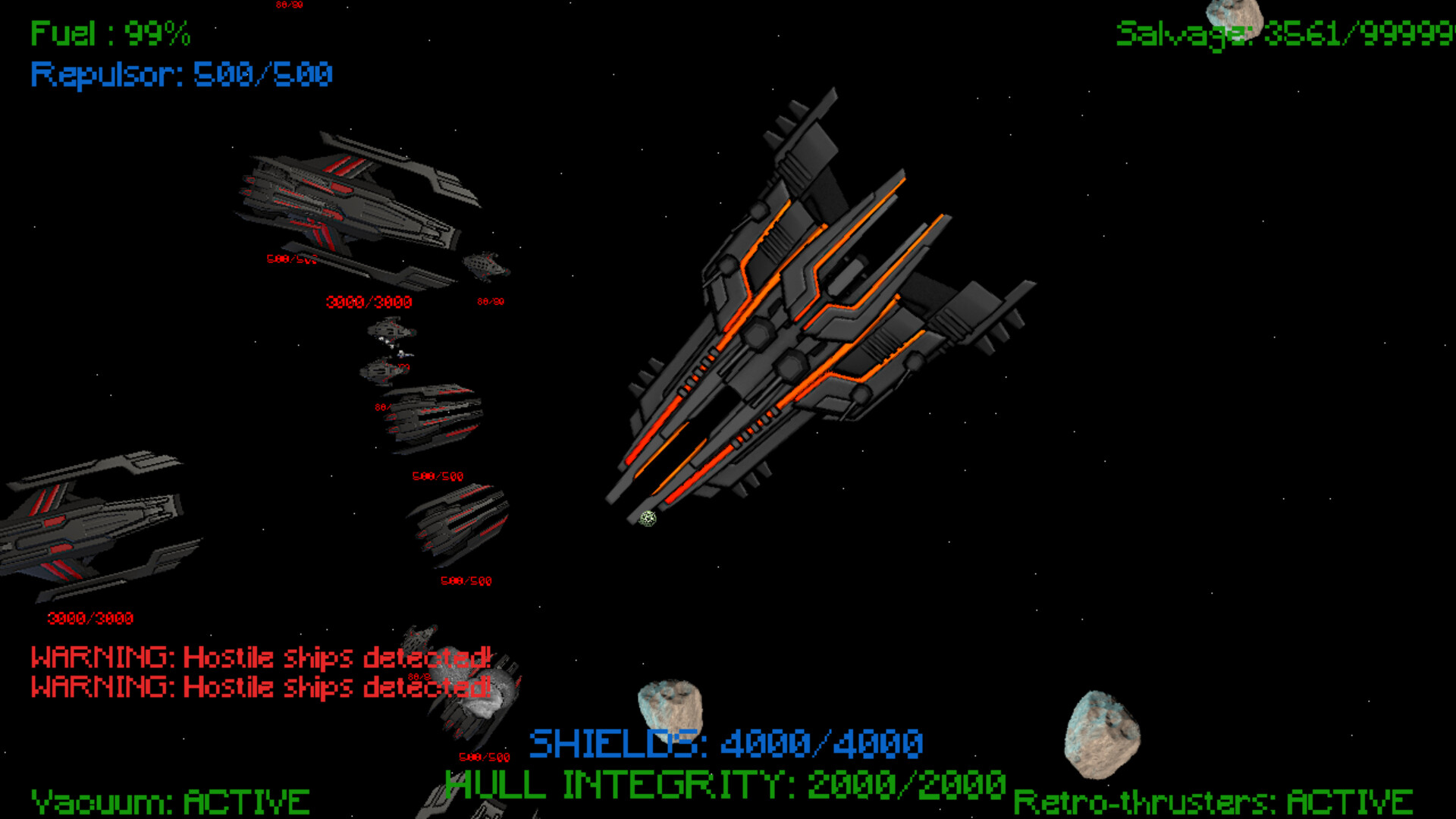Image resolution: width=1456 pixels, height=819 pixels.
Task: Disable the Repulsor shield display
Action: pos(180,74)
